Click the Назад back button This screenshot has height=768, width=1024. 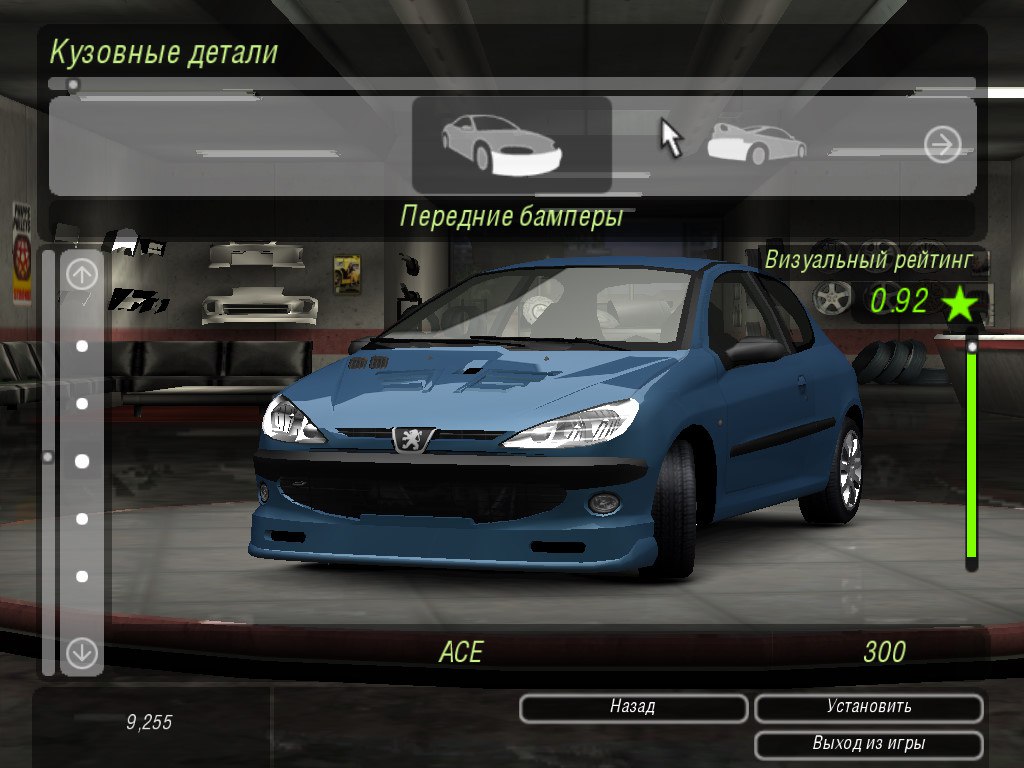coord(633,708)
